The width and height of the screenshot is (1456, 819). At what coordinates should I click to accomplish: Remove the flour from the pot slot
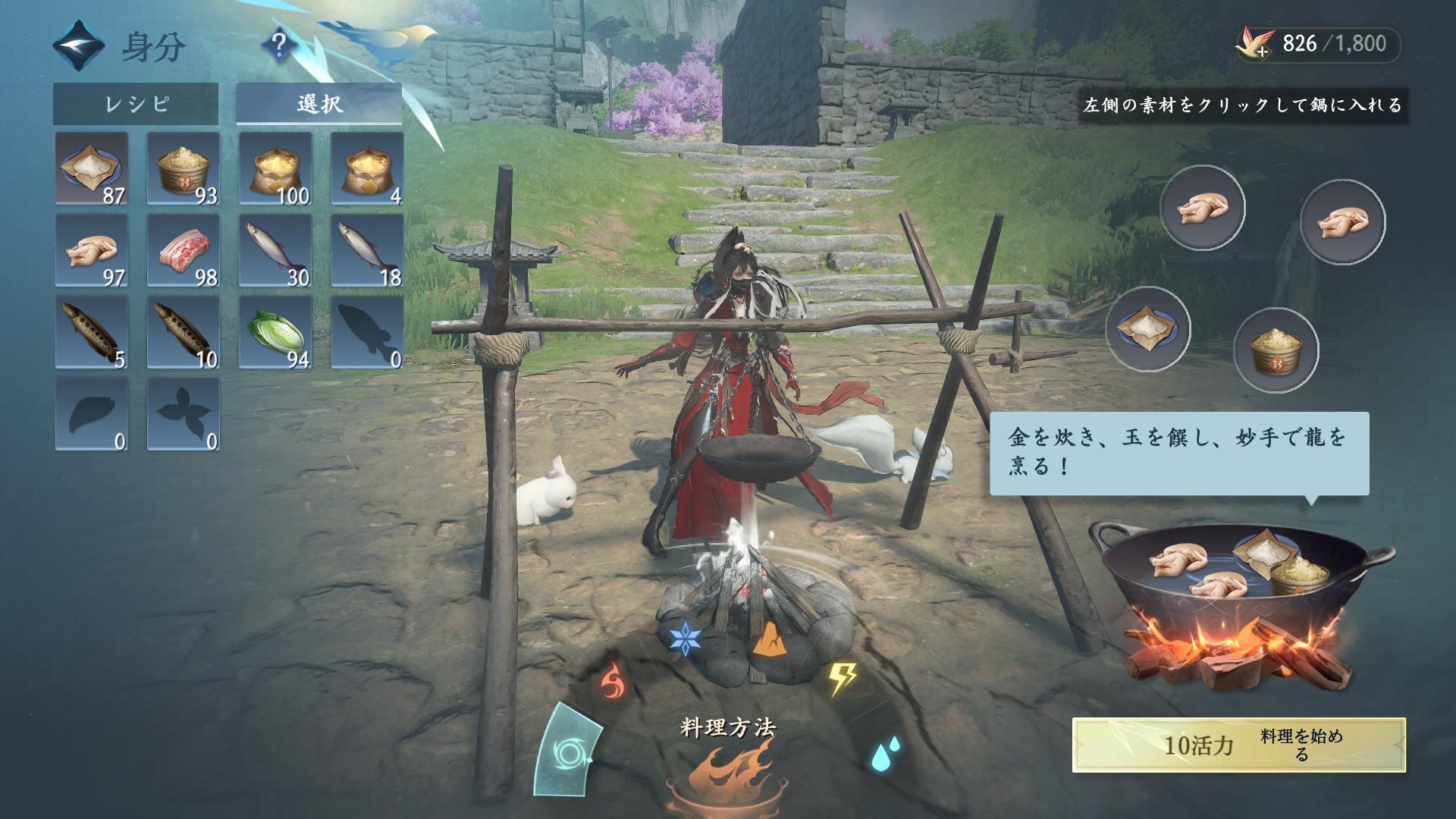click(1148, 329)
